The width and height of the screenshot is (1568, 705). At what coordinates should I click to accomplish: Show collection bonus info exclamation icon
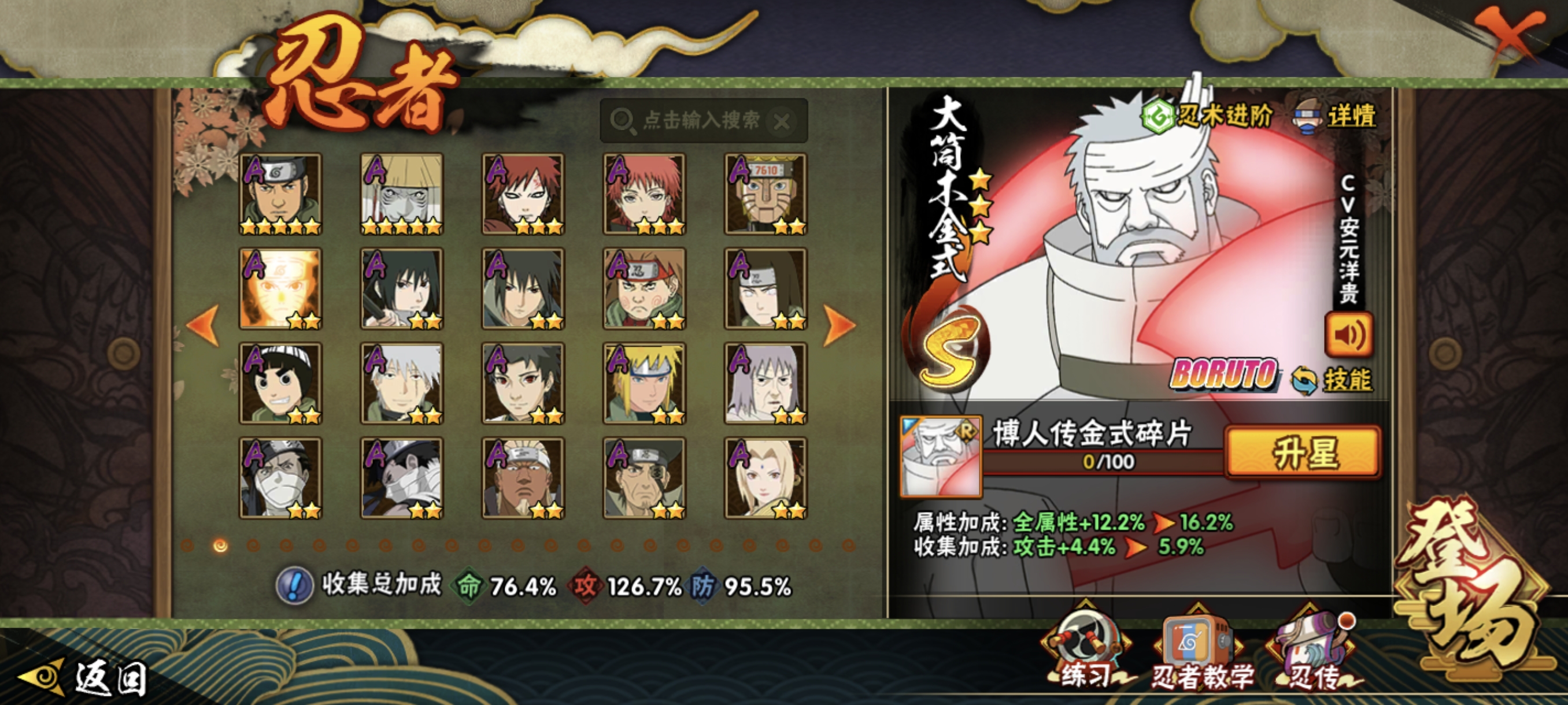(295, 586)
